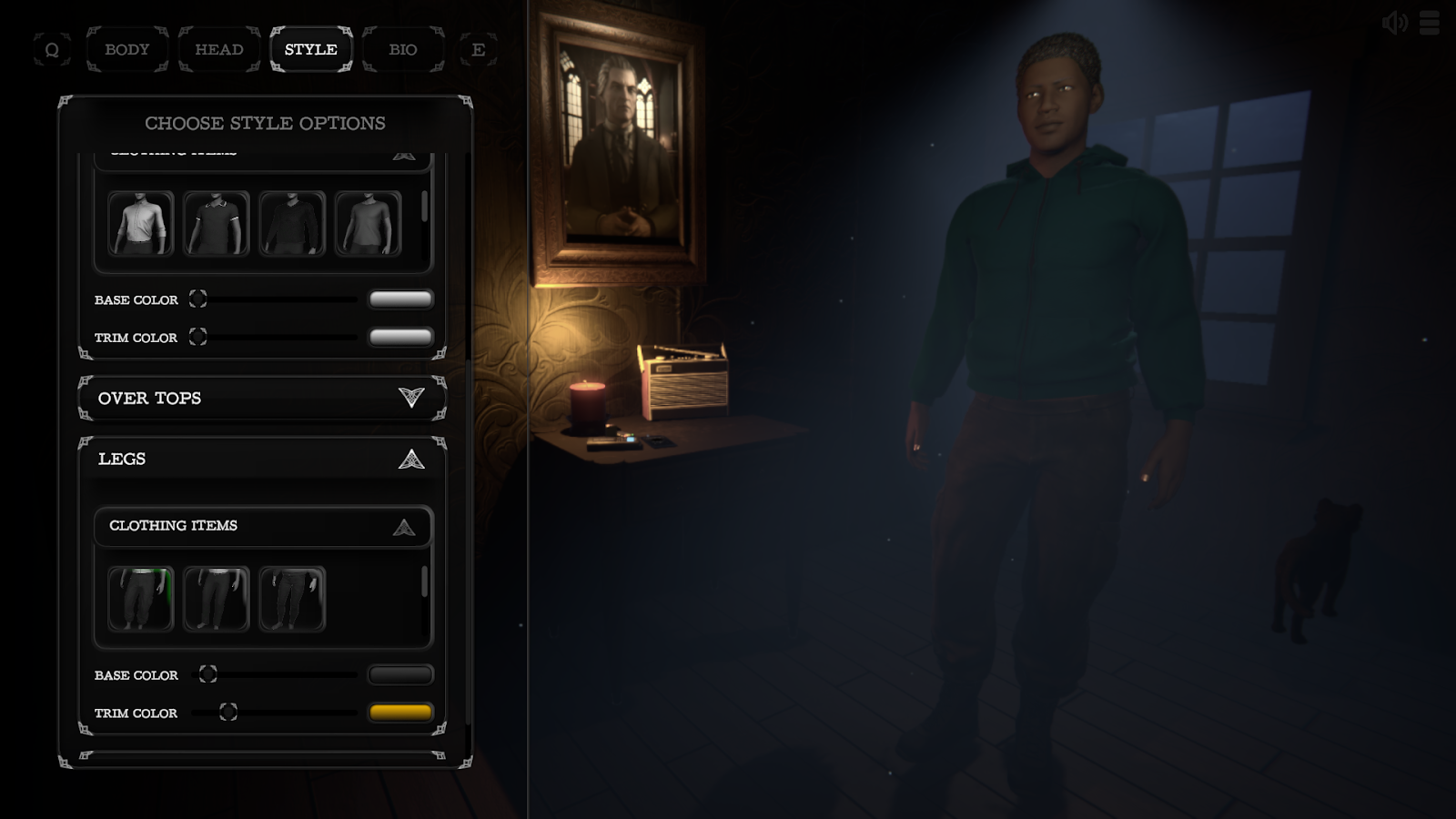Screen dimensions: 1456x819
Task: Open the Head tab
Action: pos(218,49)
